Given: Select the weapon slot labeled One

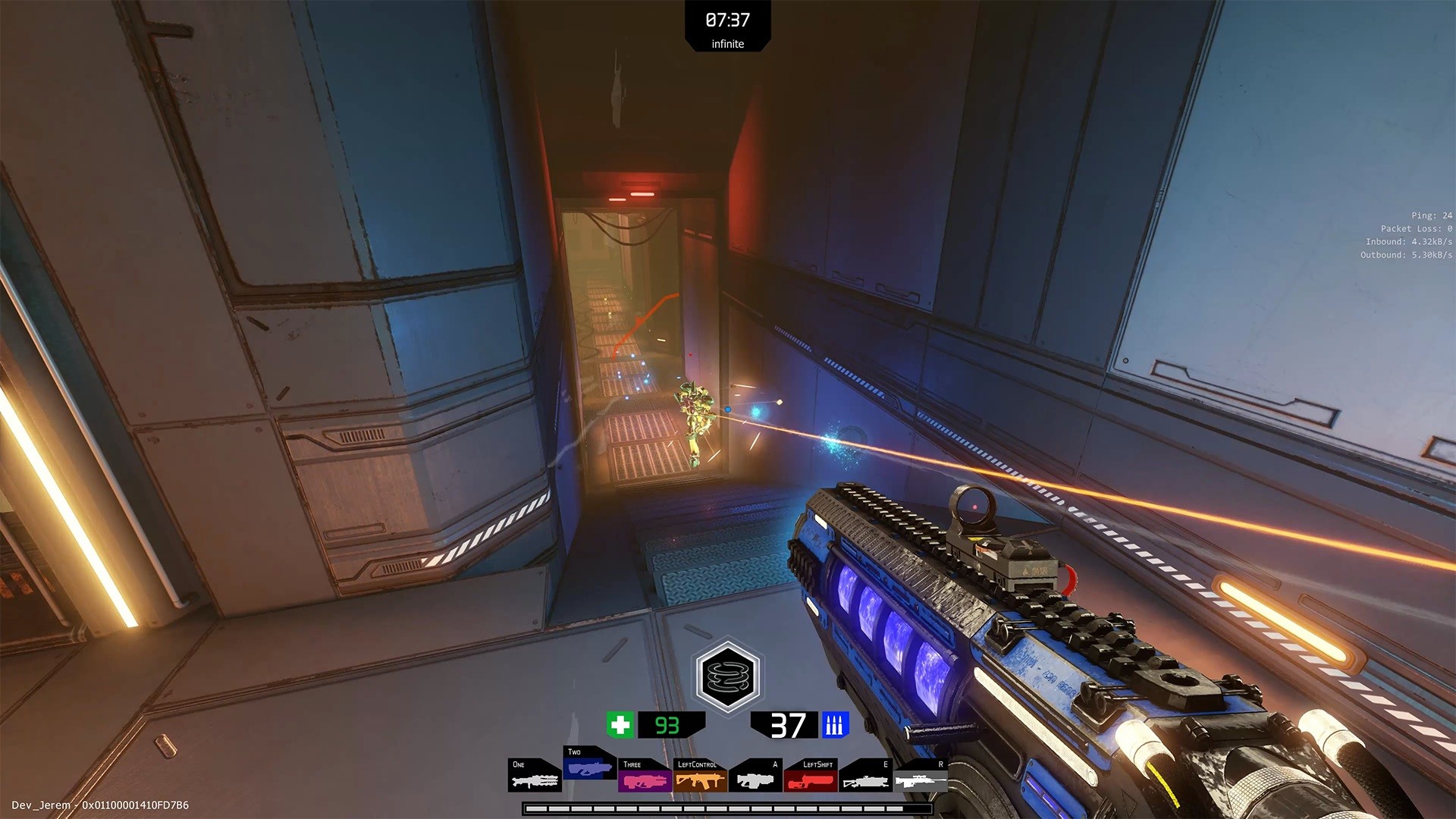Looking at the screenshot, I should pos(535,776).
